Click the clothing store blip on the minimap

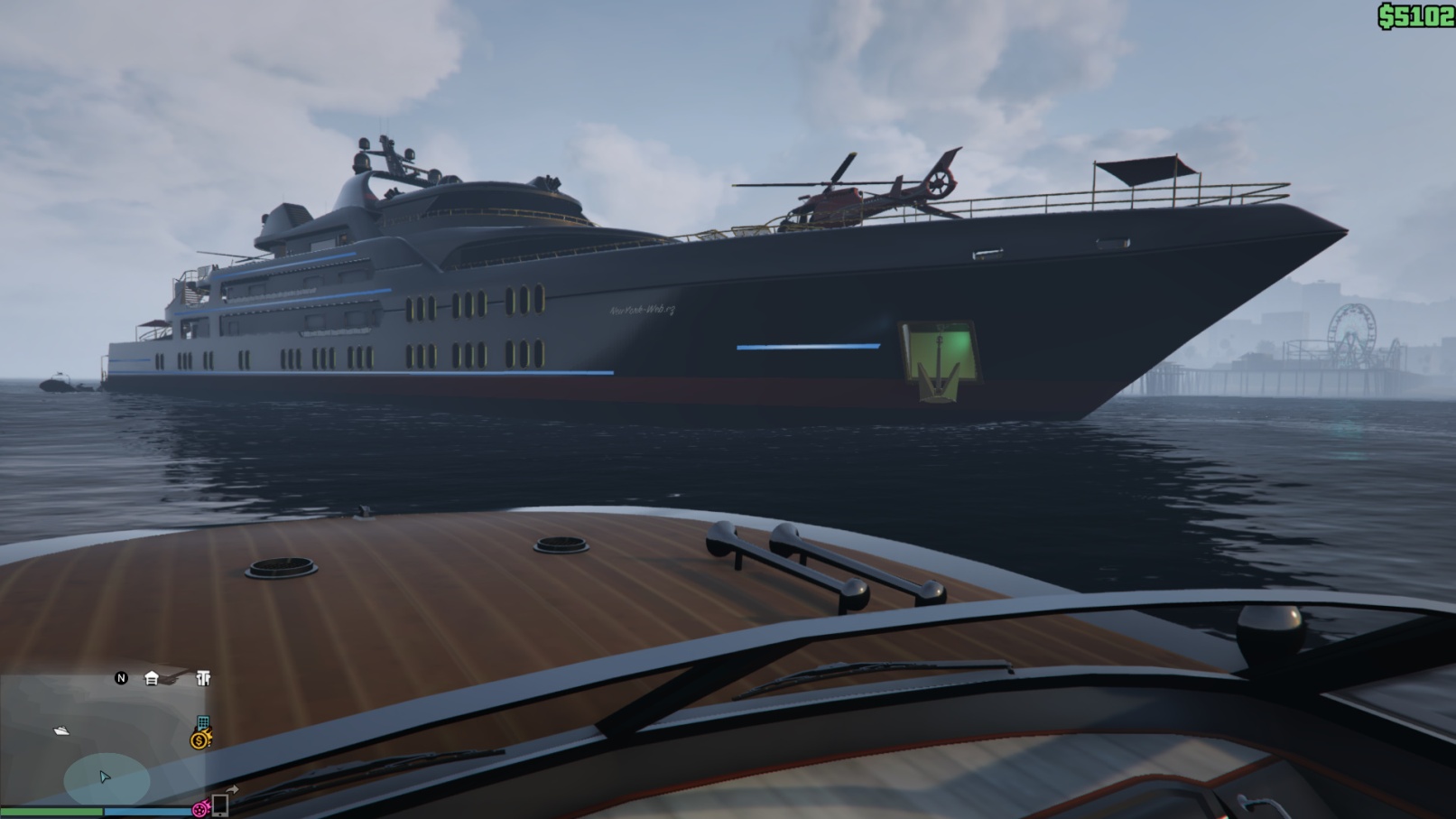tap(203, 678)
